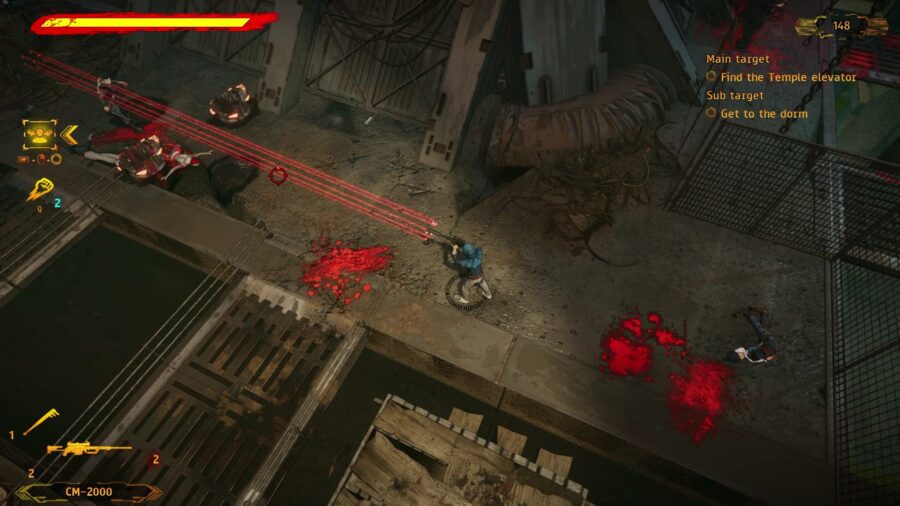
Task: Select the melee club weapon slot
Action: pos(41,422)
